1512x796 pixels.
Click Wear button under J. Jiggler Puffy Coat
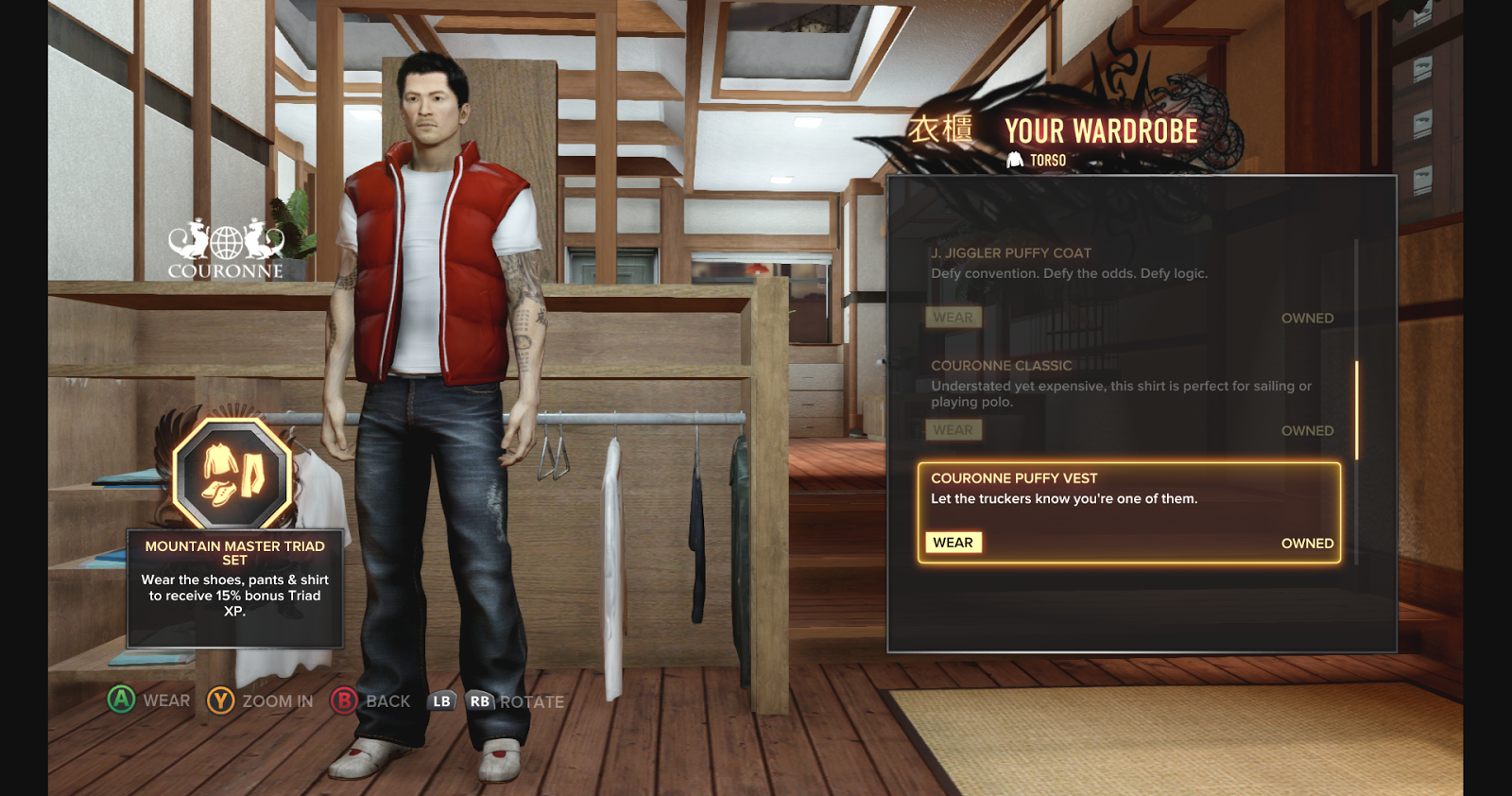point(953,318)
